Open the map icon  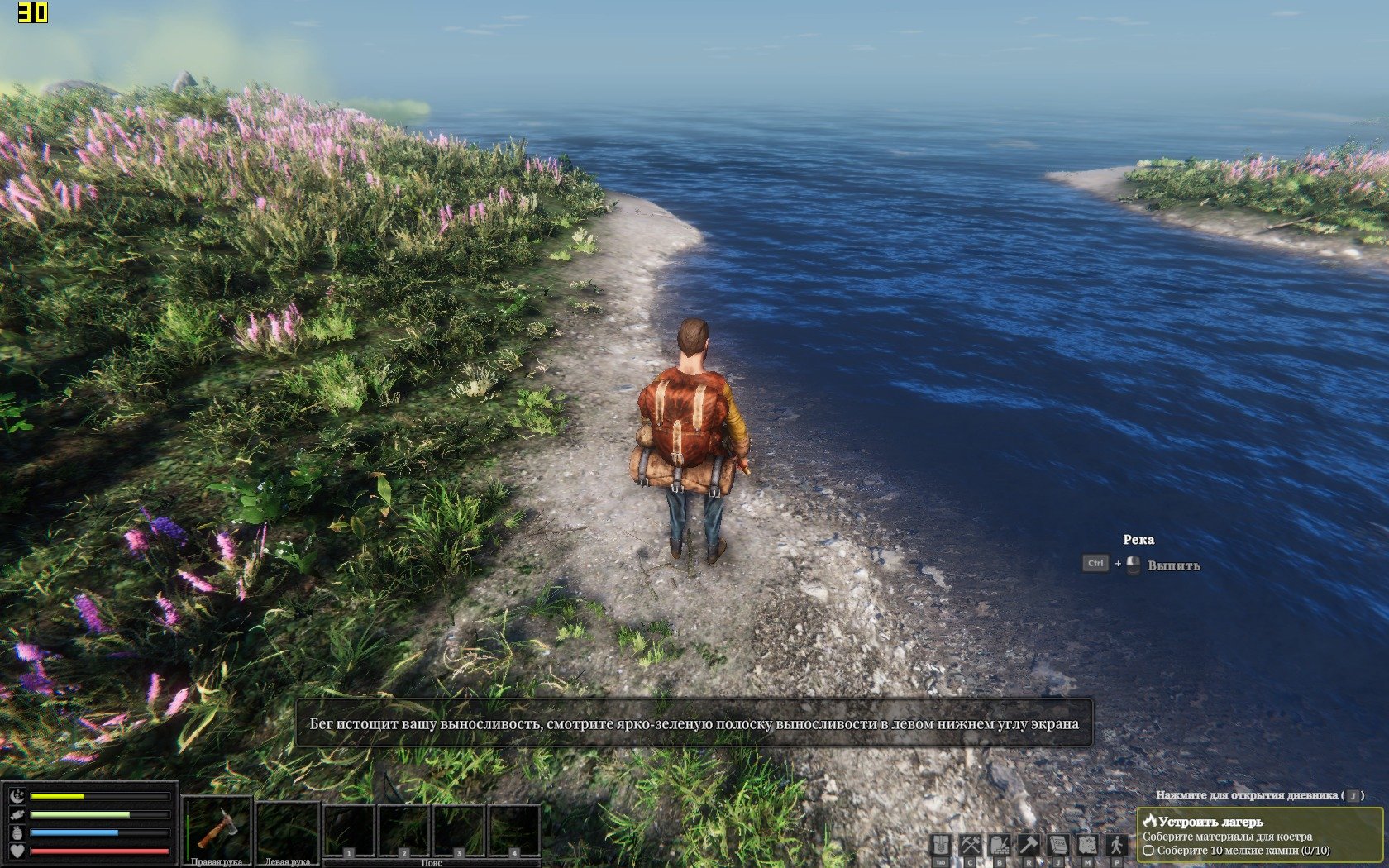tap(1087, 846)
